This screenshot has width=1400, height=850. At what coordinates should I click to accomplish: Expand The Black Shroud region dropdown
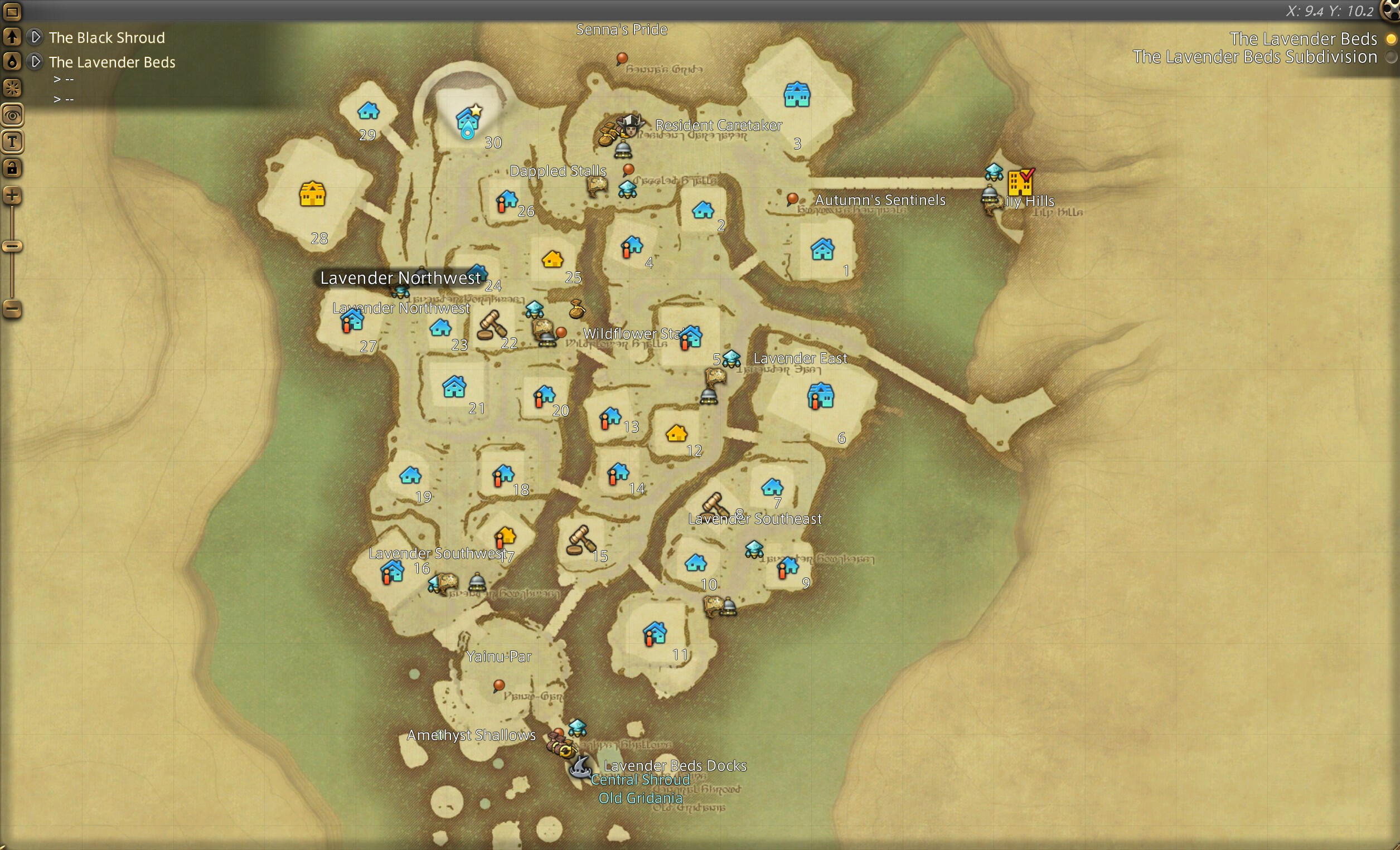36,37
